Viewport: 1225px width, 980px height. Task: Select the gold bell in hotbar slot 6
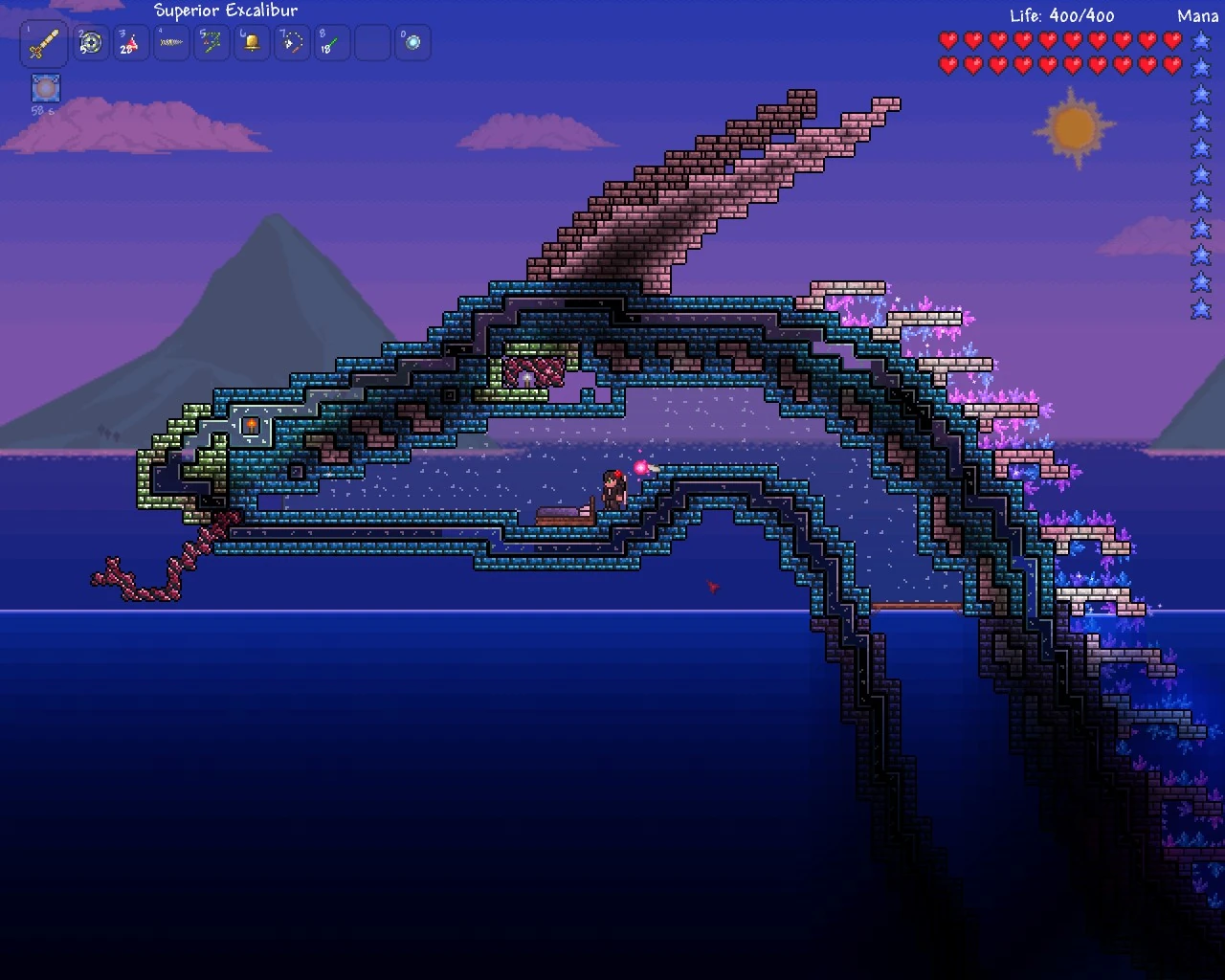pyautogui.click(x=251, y=42)
